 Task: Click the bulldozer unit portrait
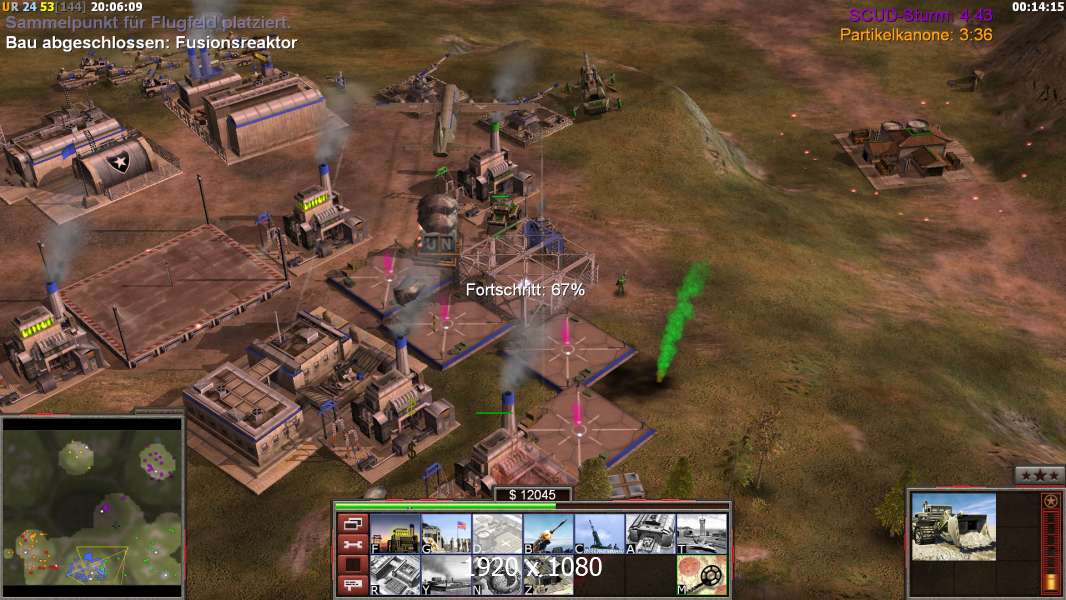point(953,526)
